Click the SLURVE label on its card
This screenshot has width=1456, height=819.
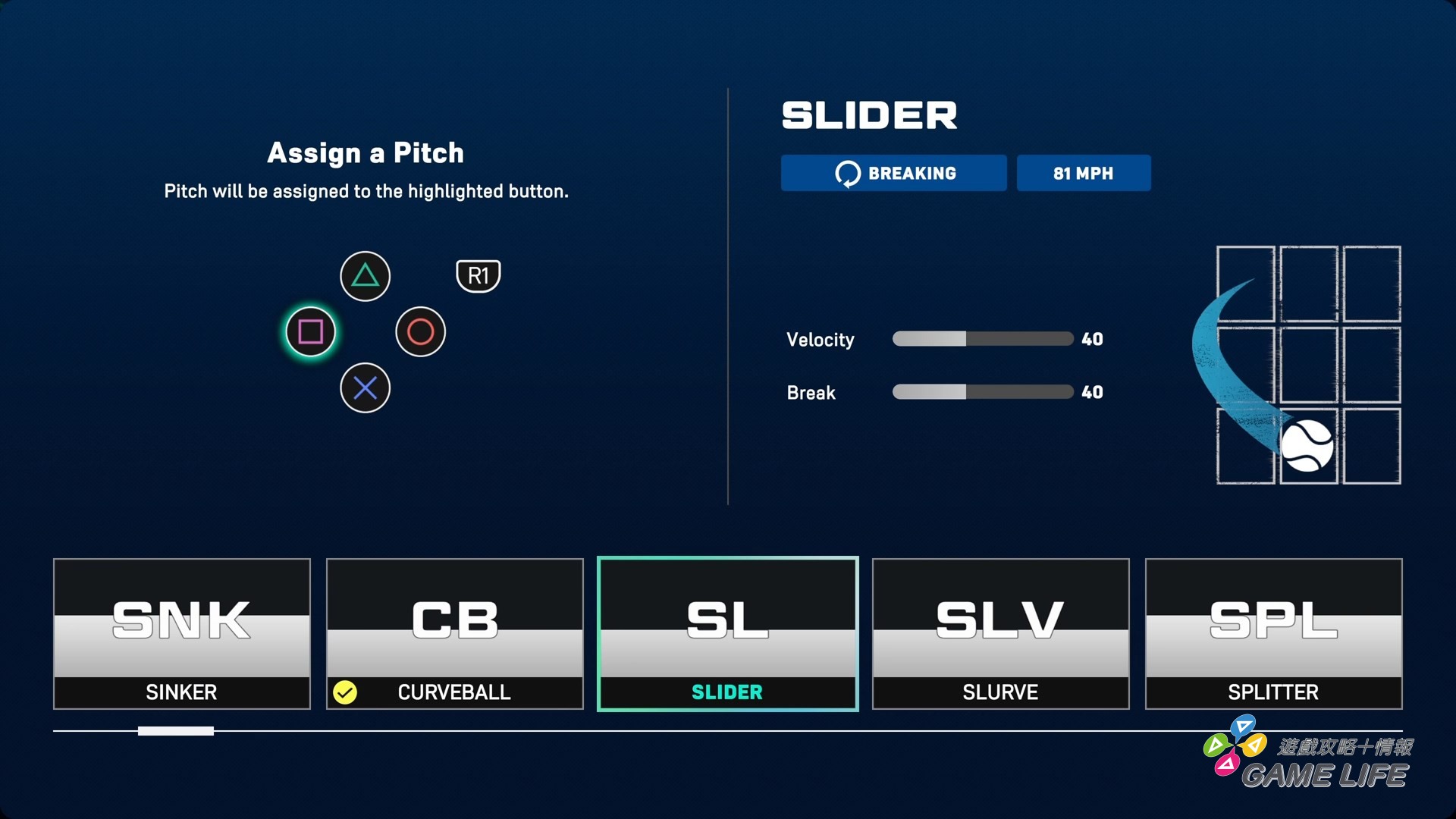1000,692
